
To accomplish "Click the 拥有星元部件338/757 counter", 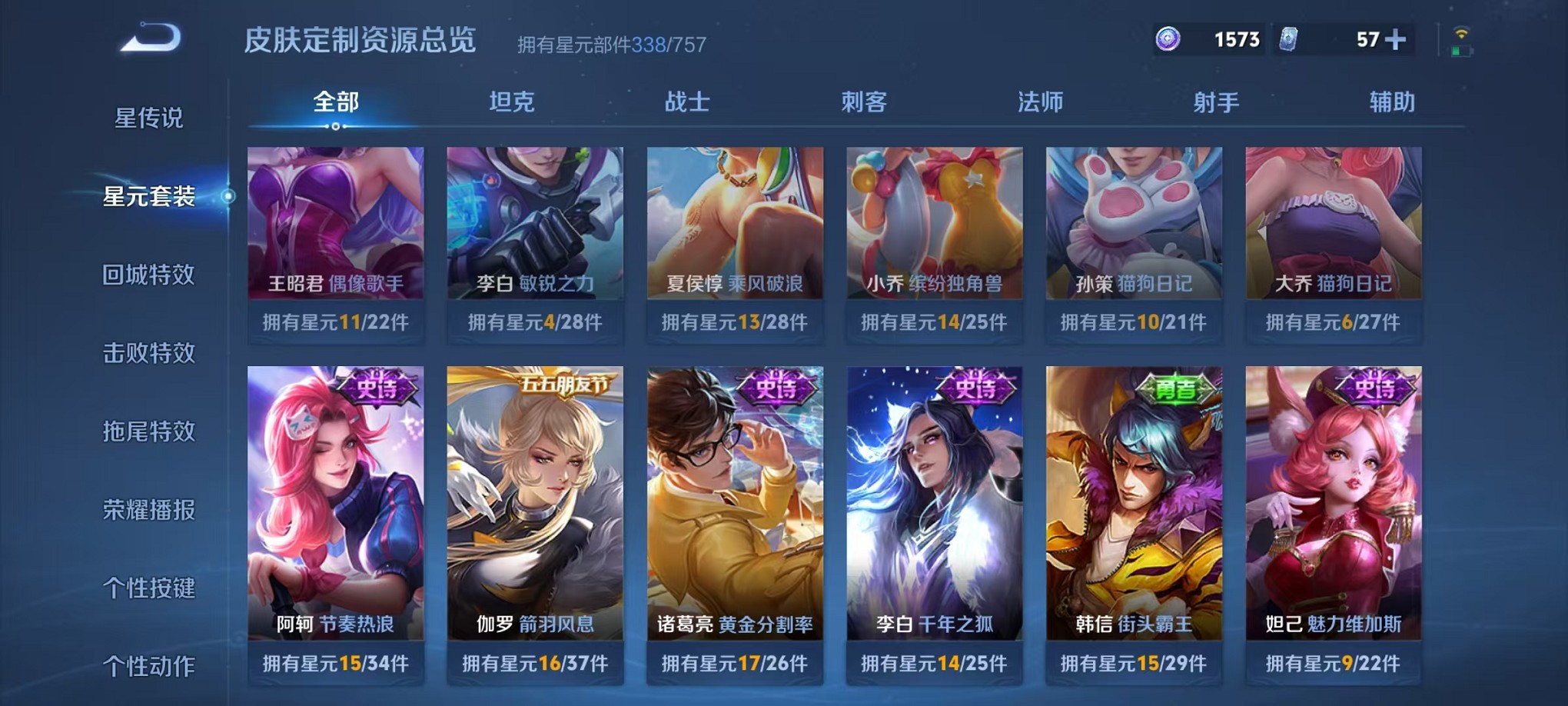I will click(611, 45).
